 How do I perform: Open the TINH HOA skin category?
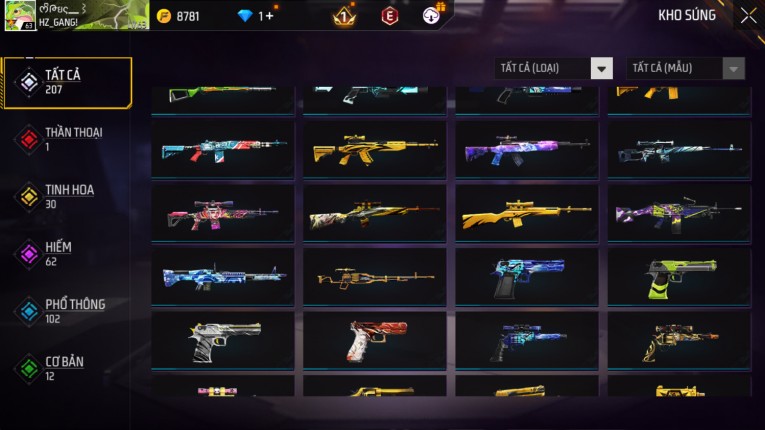pos(67,196)
